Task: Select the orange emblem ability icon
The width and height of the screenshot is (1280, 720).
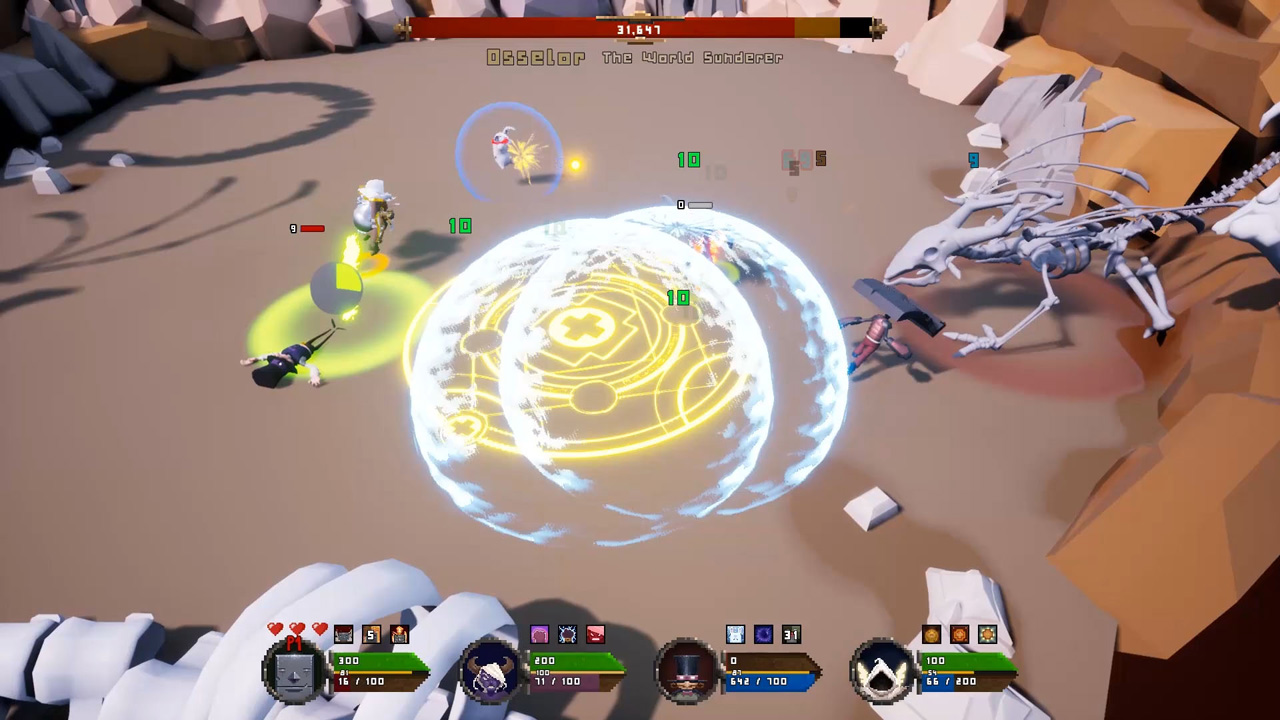Action: pyautogui.click(x=958, y=634)
